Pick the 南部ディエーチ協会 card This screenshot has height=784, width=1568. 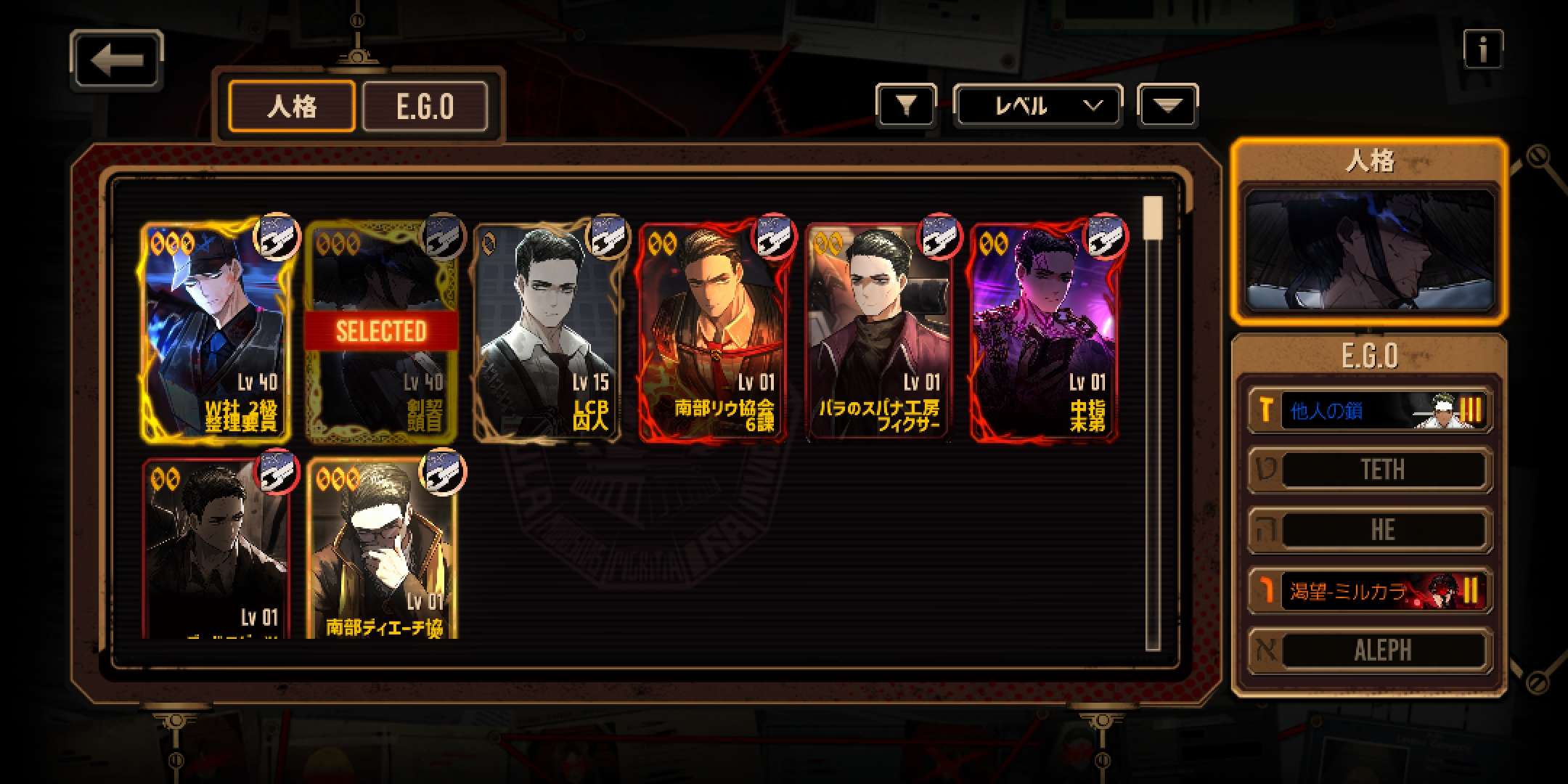pyautogui.click(x=381, y=550)
